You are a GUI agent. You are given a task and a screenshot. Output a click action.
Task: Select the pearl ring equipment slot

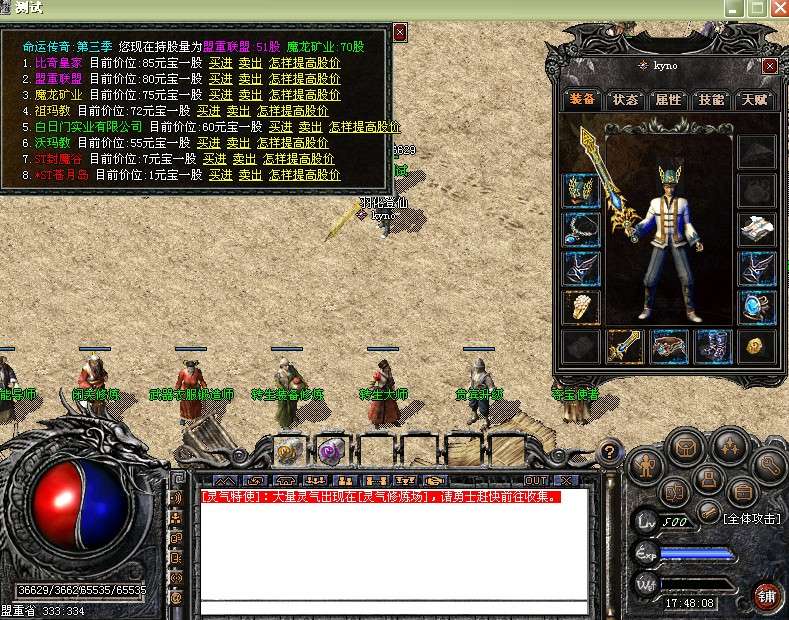581,307
